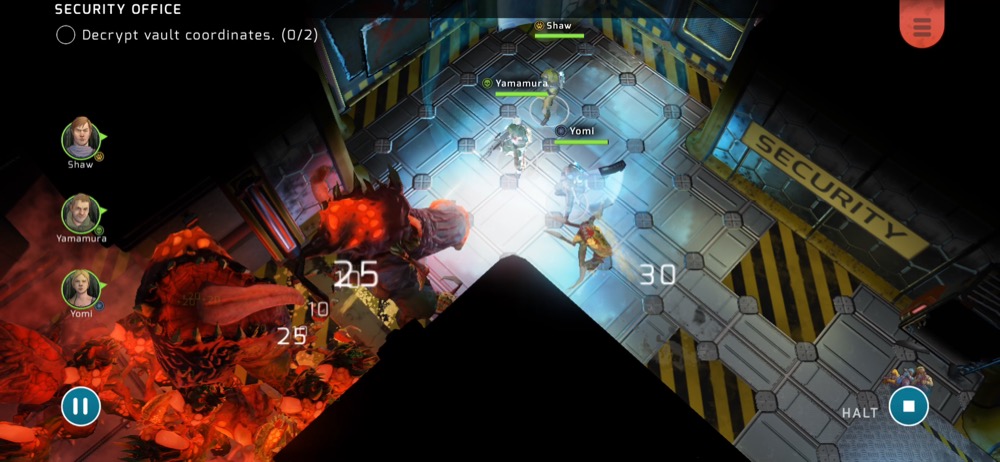Click the Decrypt vault coordinates objective
Screen dimensions: 1000x462
[x=187, y=35]
